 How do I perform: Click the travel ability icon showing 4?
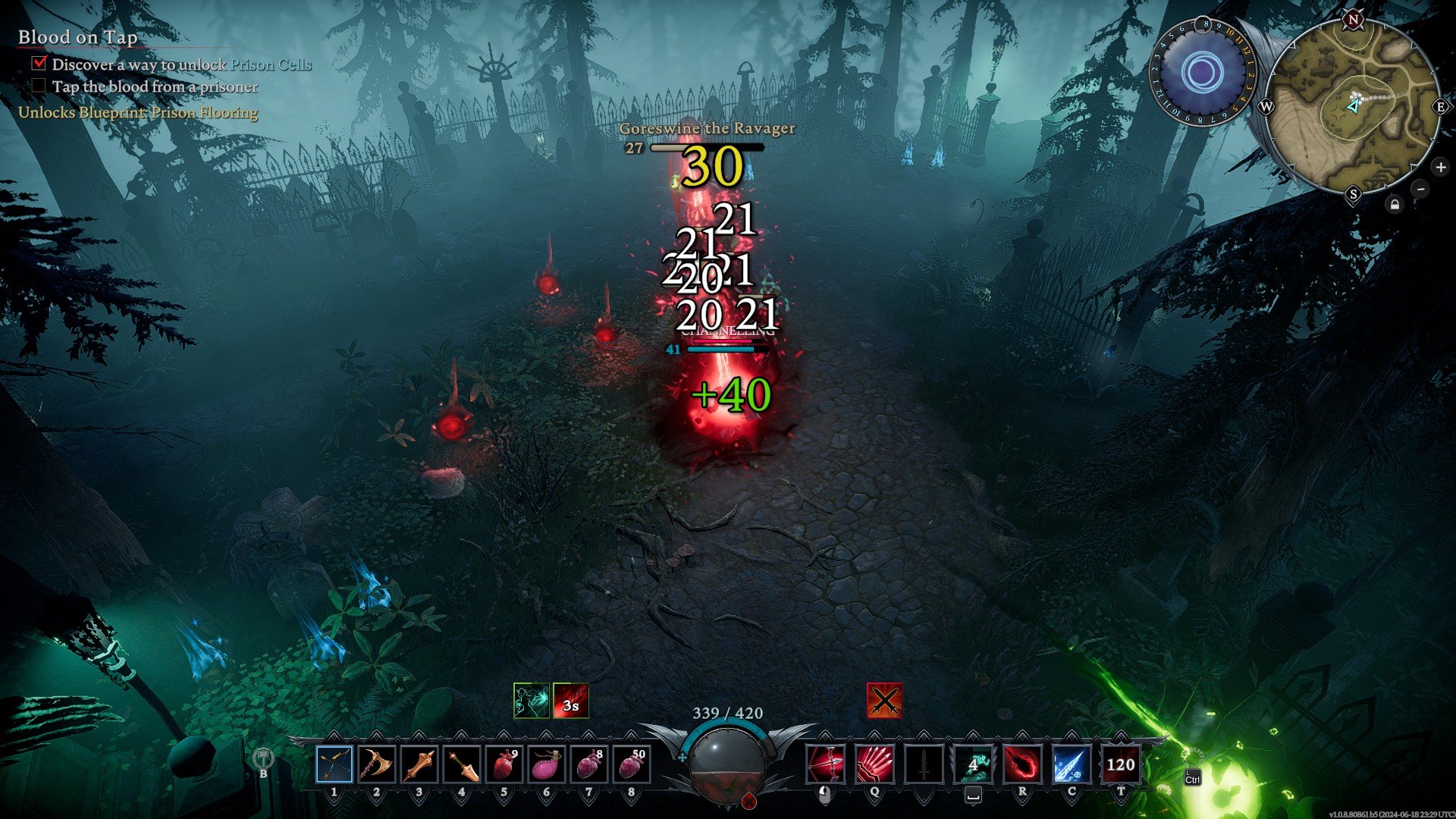[973, 764]
